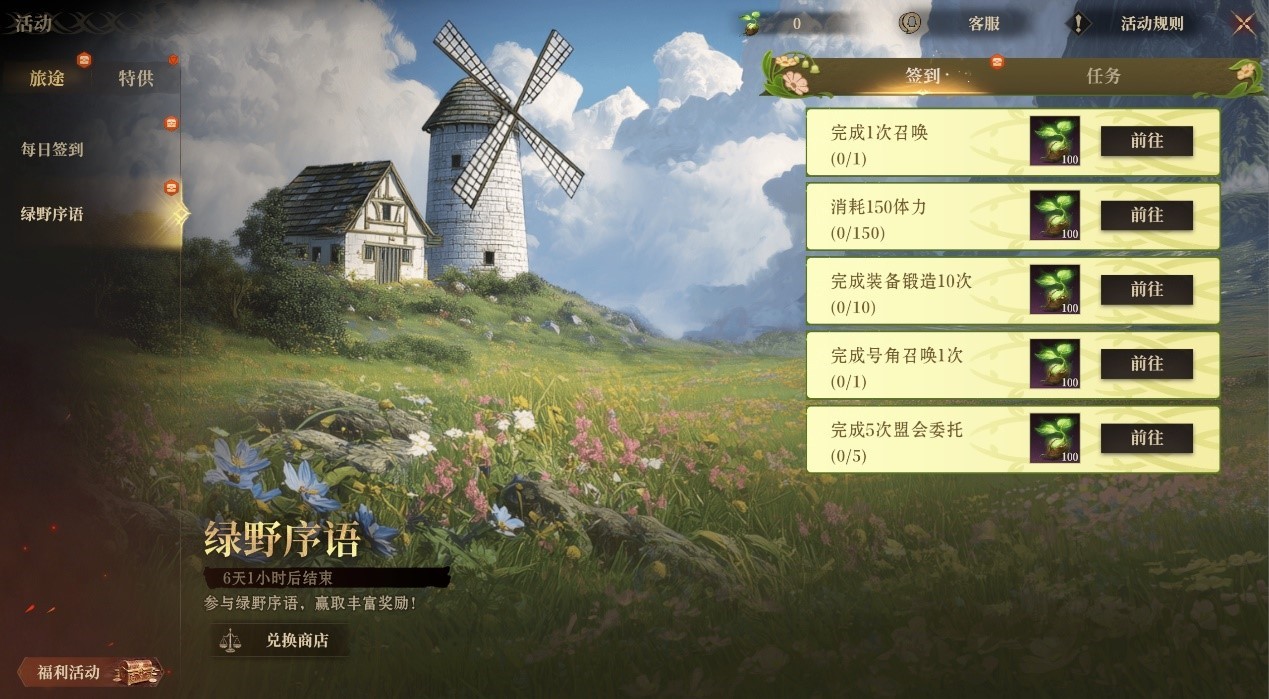Open the 特供 tab
Screen dimensions: 1269x699
(136, 78)
